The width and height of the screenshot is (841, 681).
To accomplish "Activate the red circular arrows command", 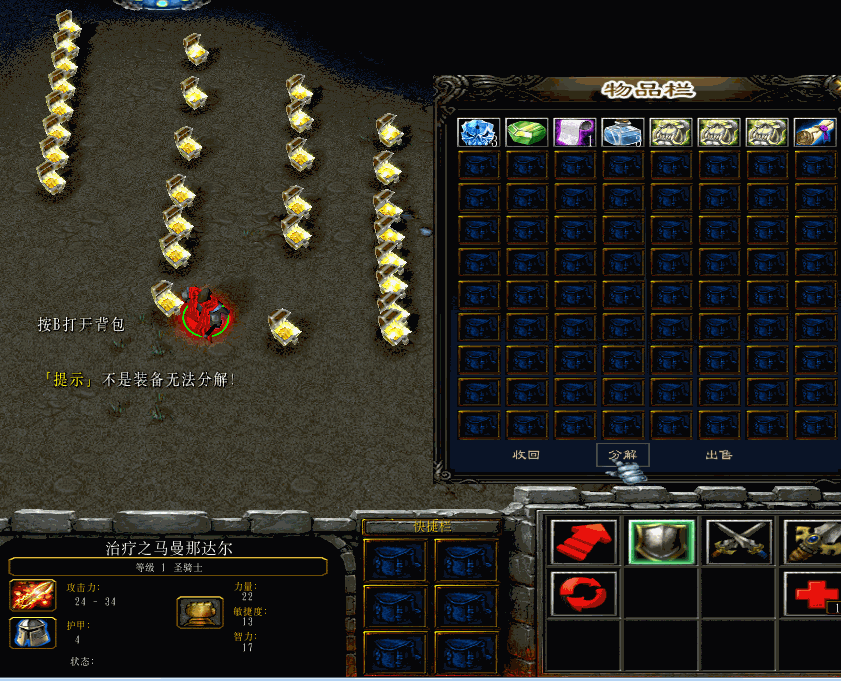I will coord(583,593).
